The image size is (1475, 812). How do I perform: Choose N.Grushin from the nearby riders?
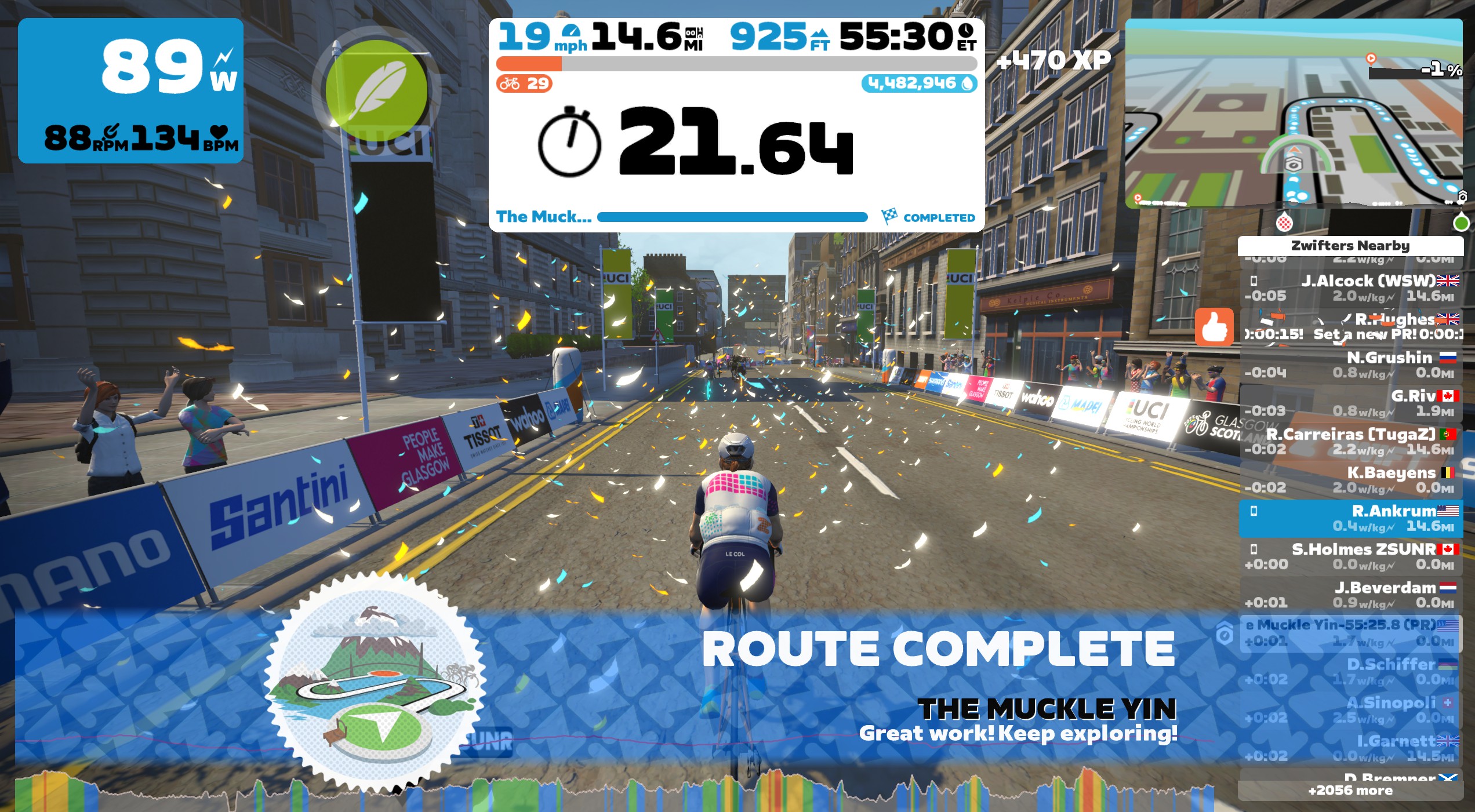(1351, 365)
